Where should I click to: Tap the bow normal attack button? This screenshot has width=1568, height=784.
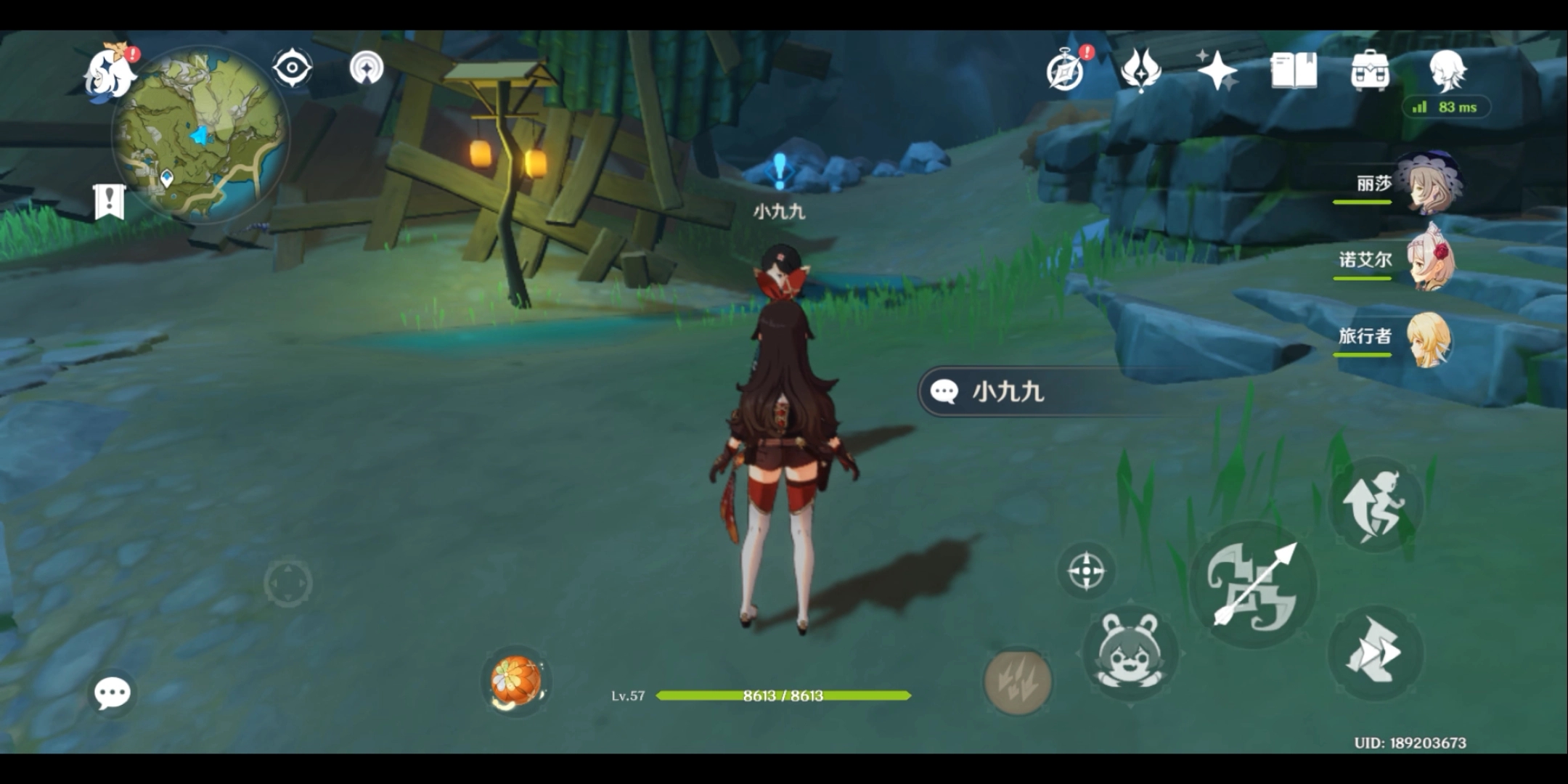point(1254,586)
